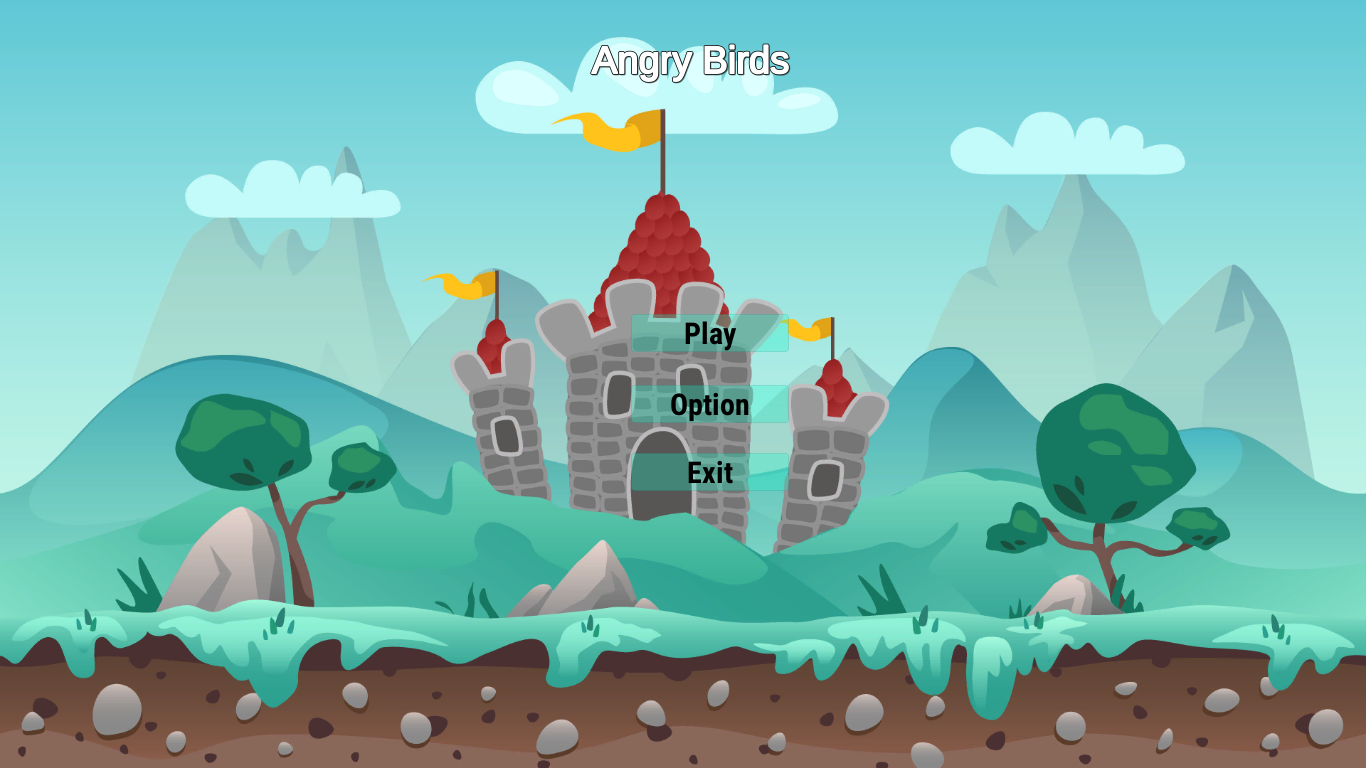Click the flag on the left tower
The height and width of the screenshot is (768, 1366).
click(x=460, y=281)
